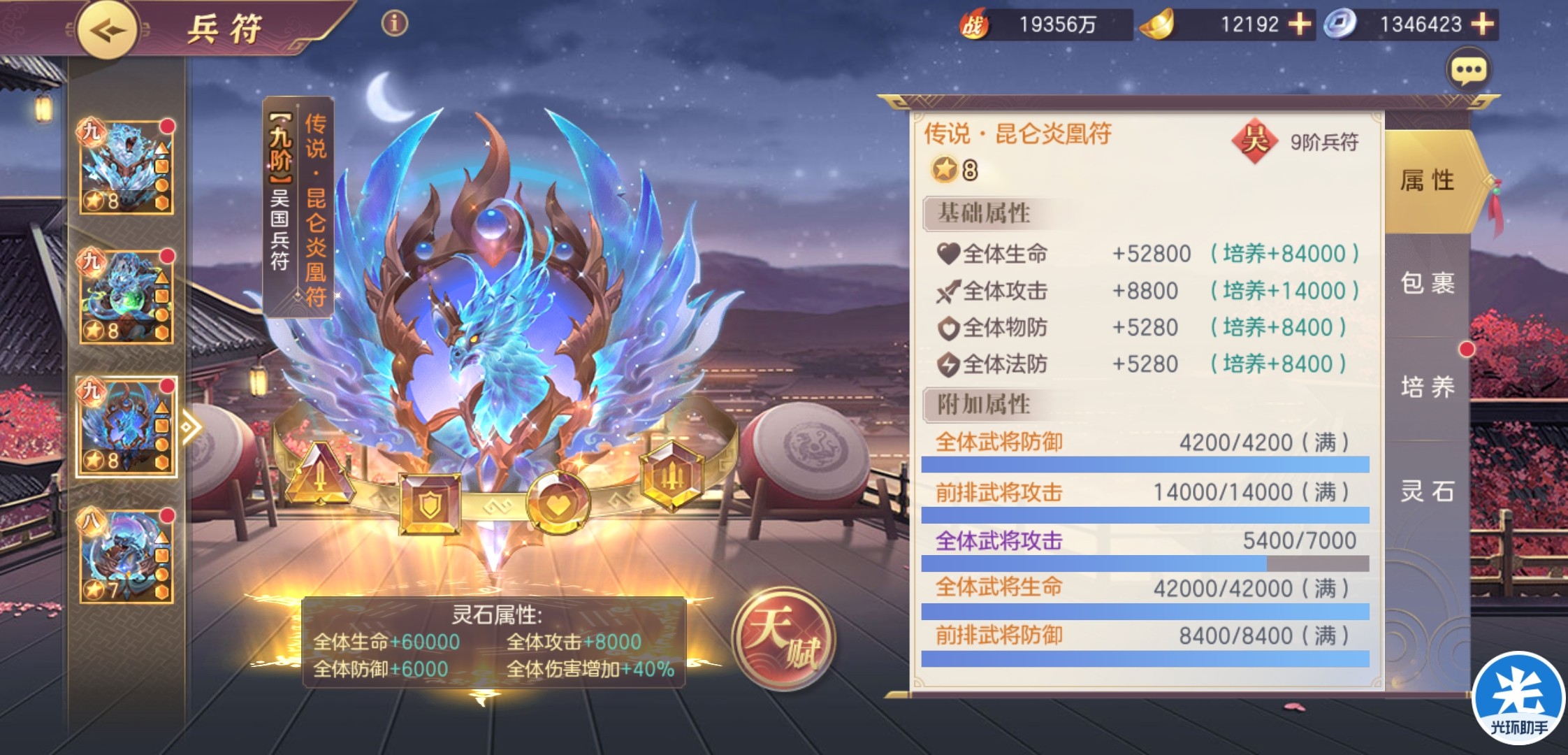
Task: Open the chat bubble
Action: [x=1468, y=70]
